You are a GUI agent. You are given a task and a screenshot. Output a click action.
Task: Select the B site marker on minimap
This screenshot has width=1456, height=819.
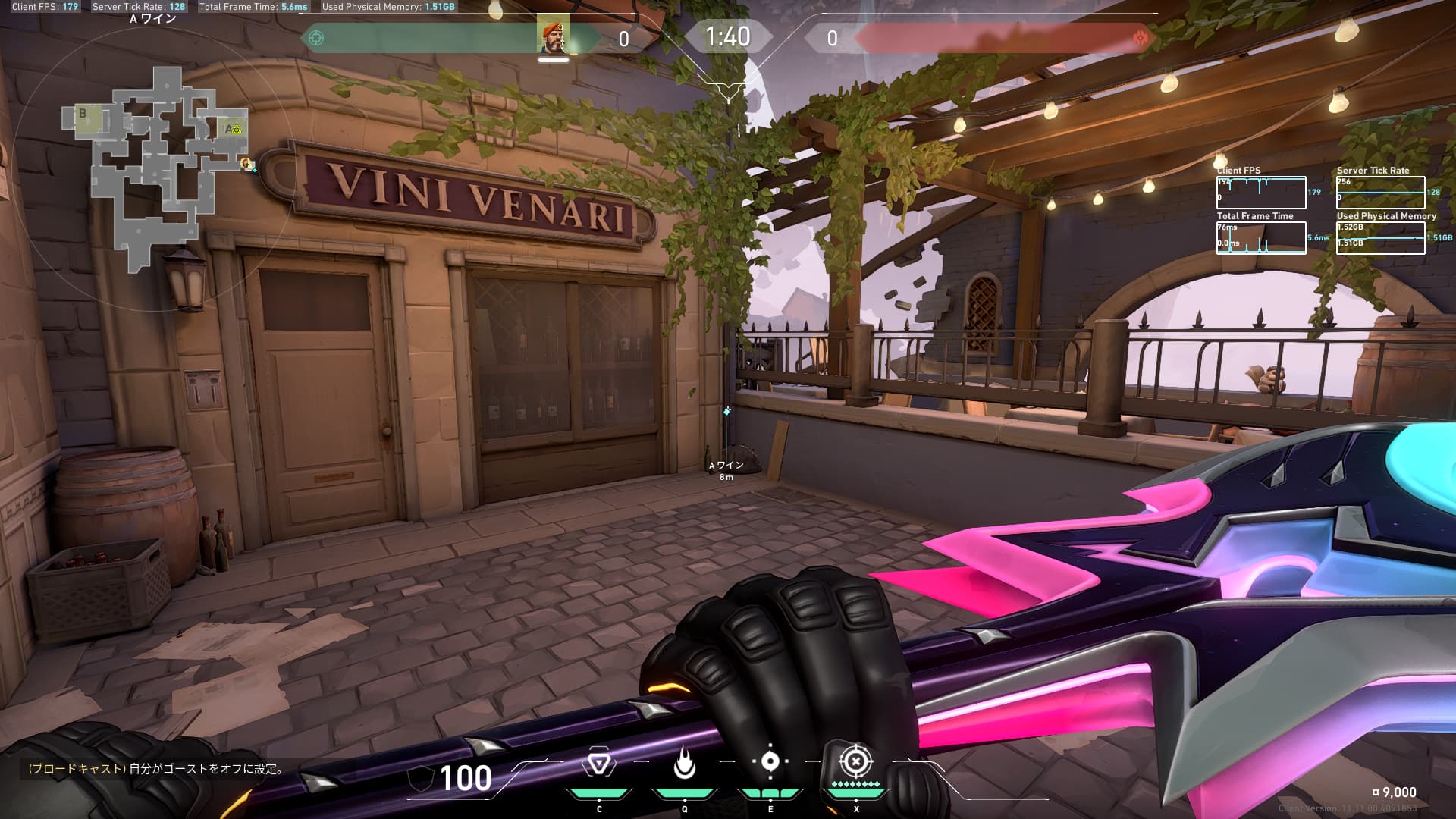click(x=83, y=115)
